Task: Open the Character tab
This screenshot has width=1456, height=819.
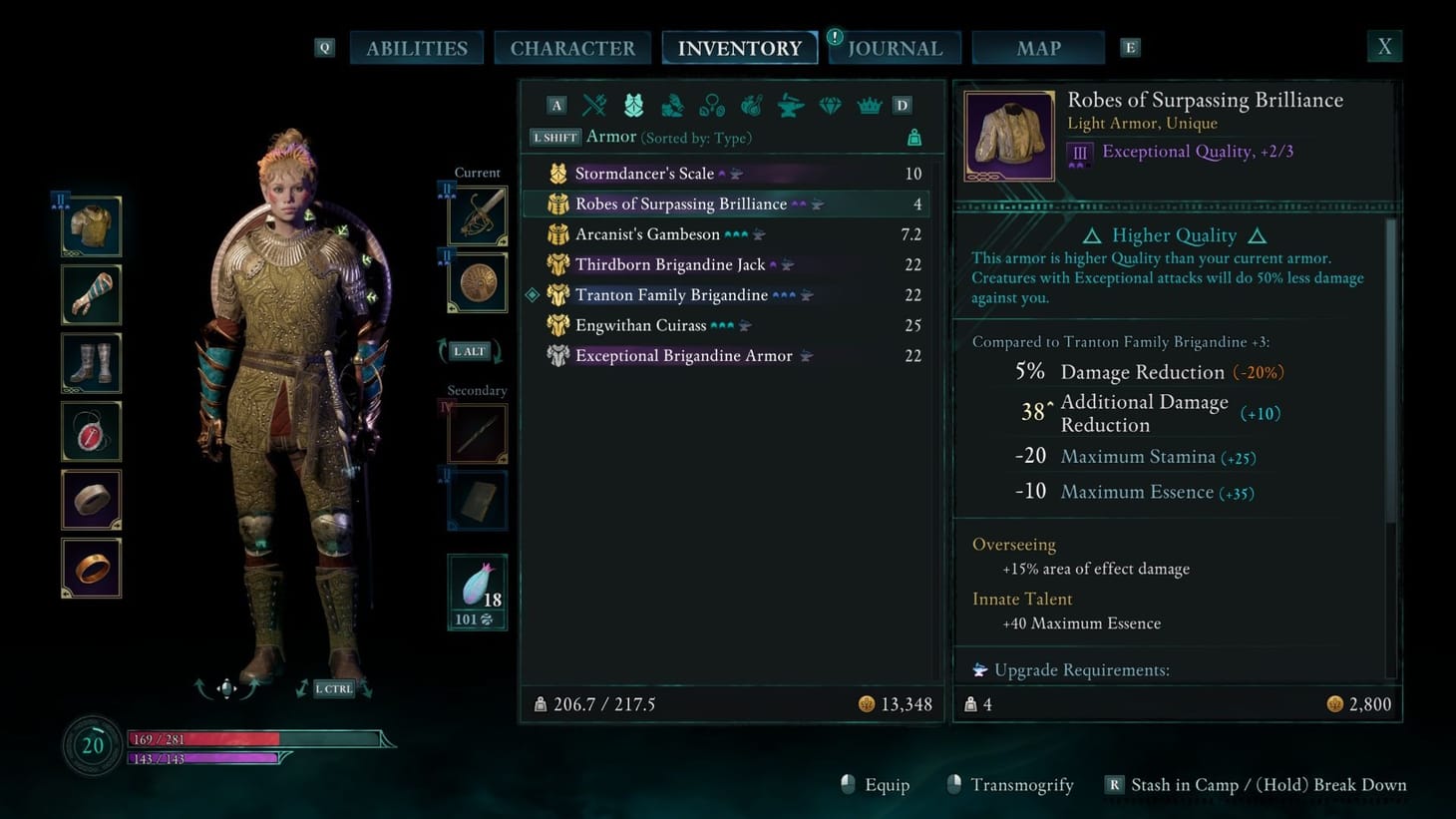Action: (x=572, y=47)
